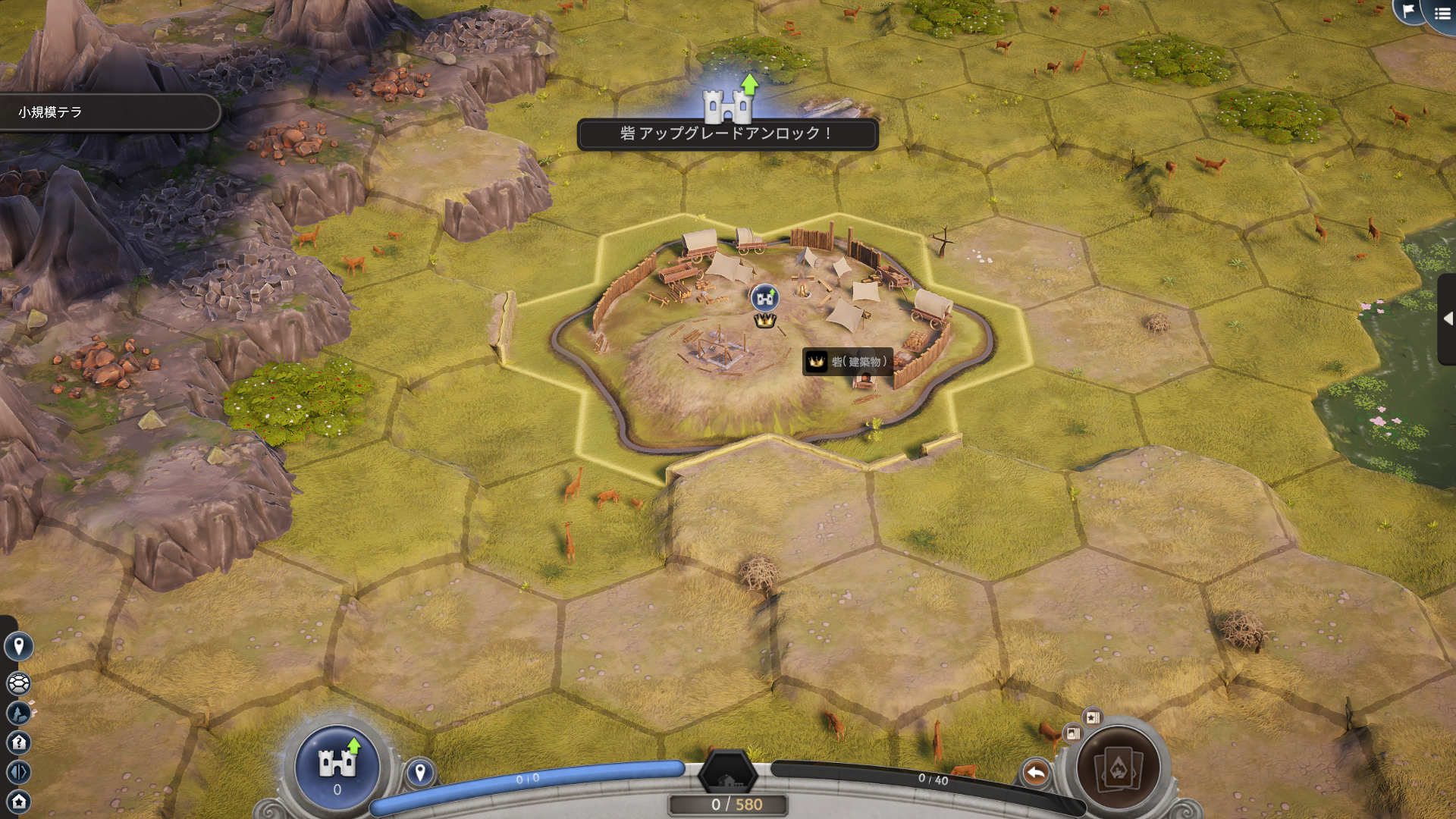
Task: Select the 小規模テラ label panel
Action: pos(106,112)
